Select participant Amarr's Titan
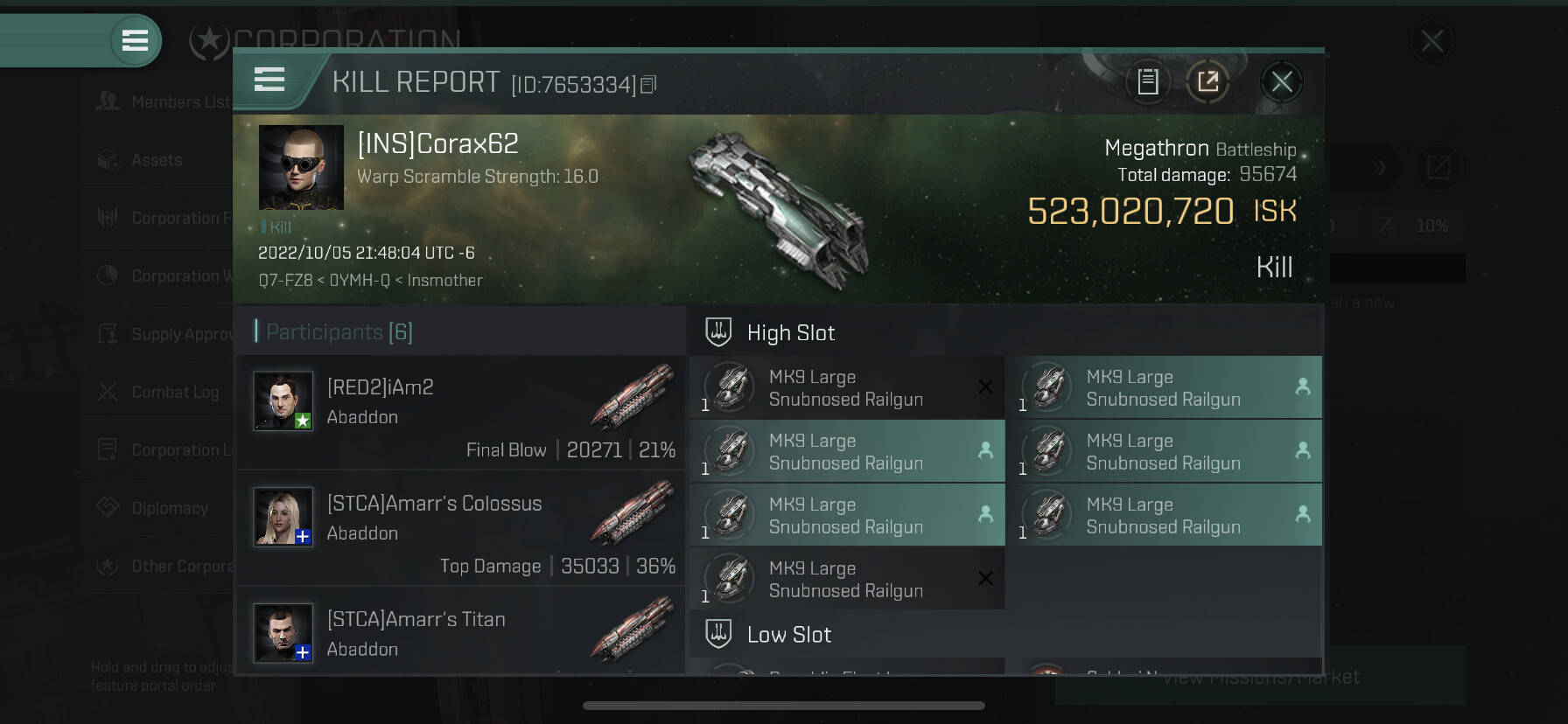Image resolution: width=1568 pixels, height=724 pixels. pos(461,633)
